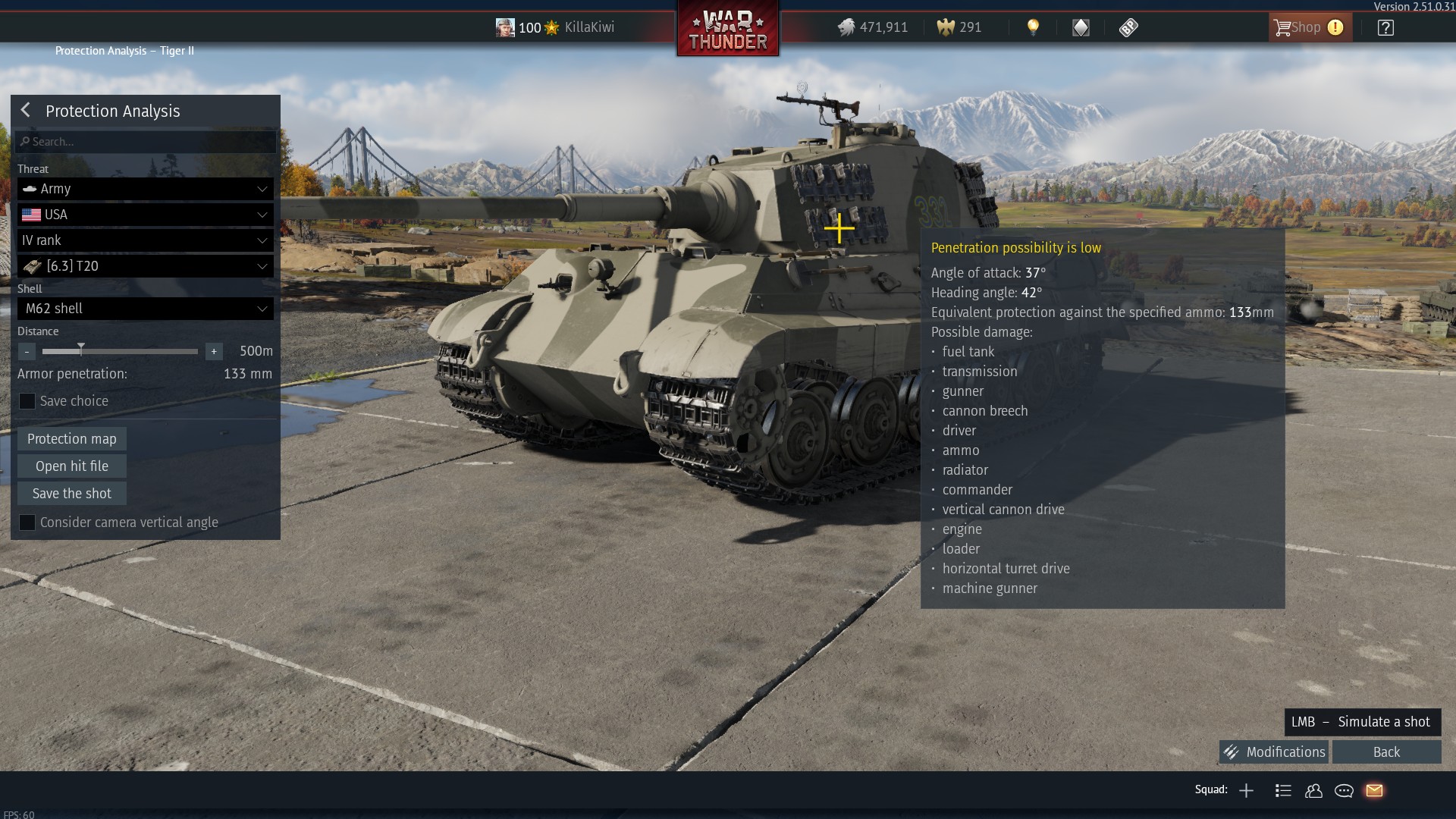The height and width of the screenshot is (819, 1456).
Task: Click the Search input field
Action: [146, 142]
